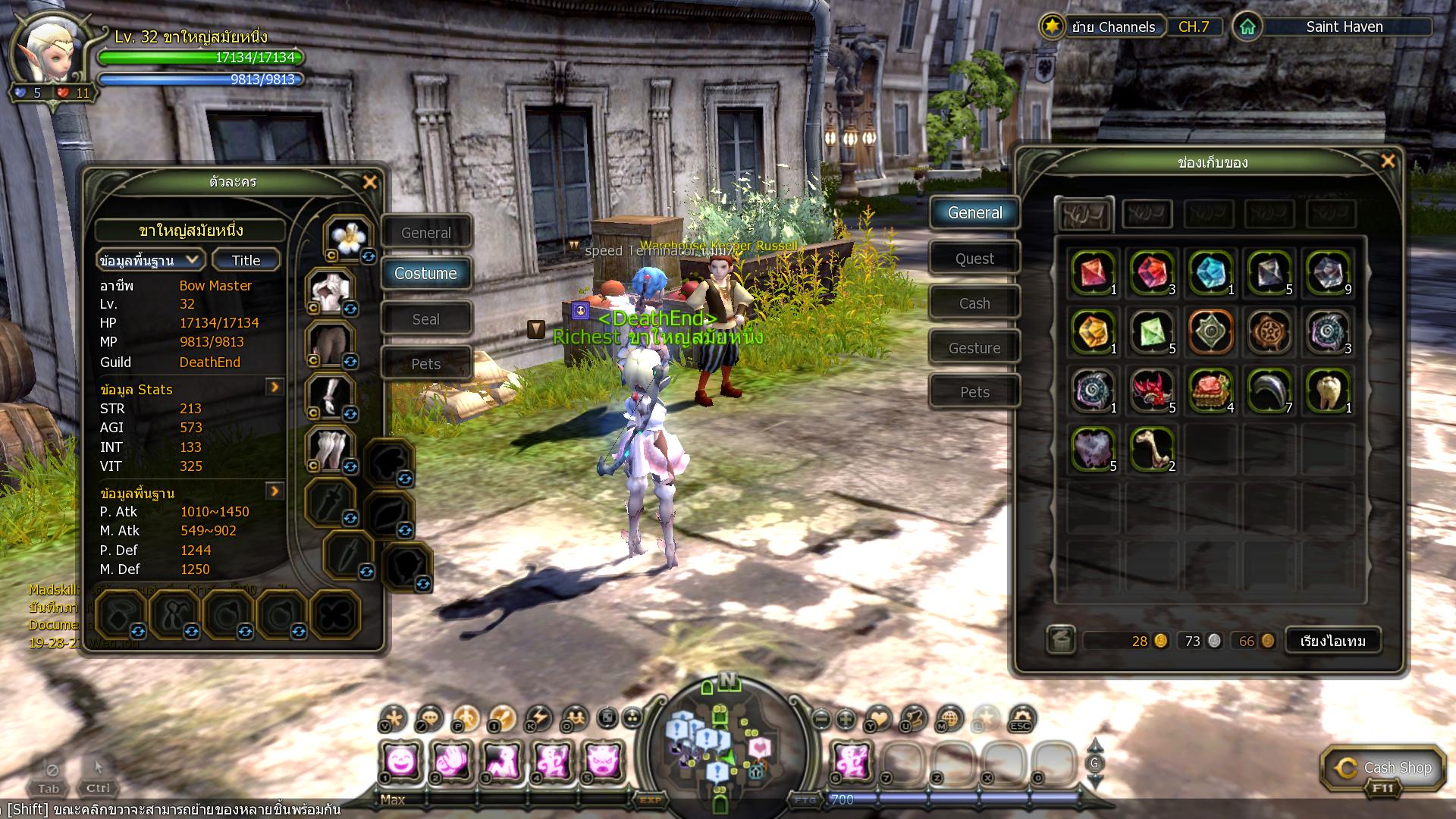This screenshot has width=1456, height=819.
Task: Open the ข้อมูลพื้นฐาน dropdown
Action: [150, 260]
